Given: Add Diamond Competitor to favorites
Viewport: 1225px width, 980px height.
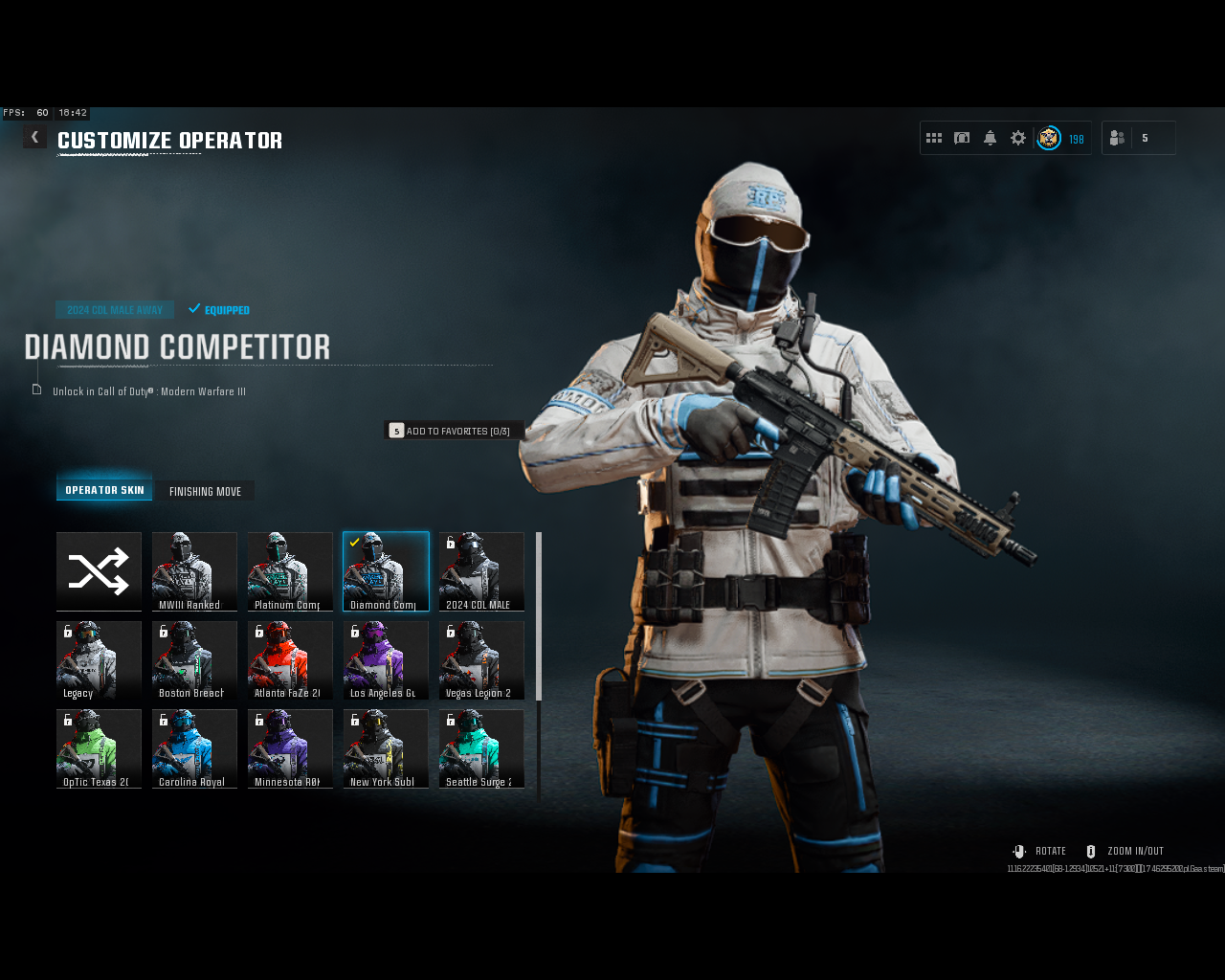Looking at the screenshot, I should point(455,430).
